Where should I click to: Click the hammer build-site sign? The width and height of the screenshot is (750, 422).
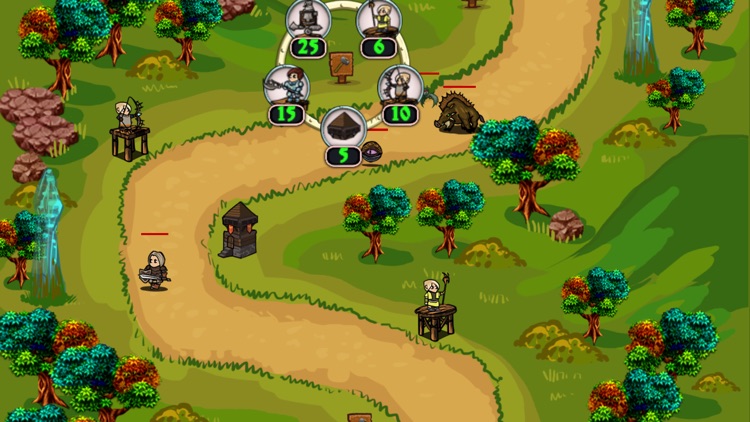coord(343,66)
